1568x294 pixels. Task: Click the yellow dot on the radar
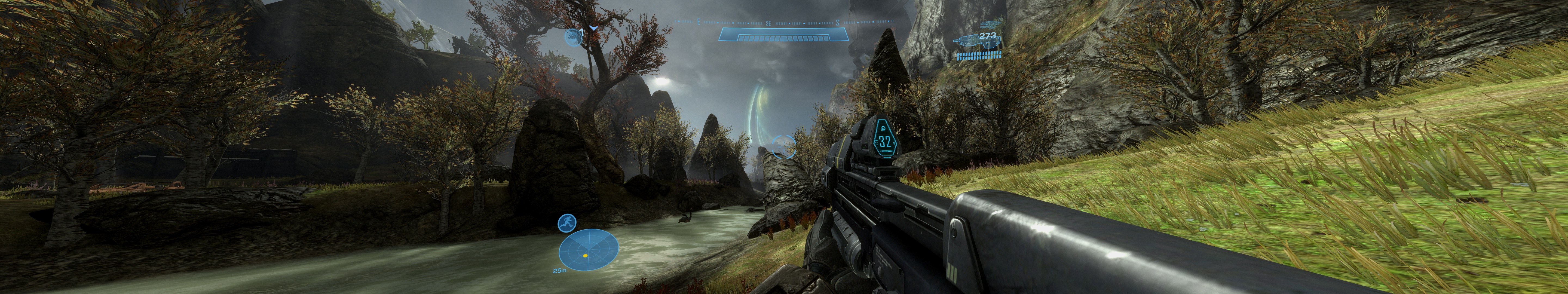click(585, 256)
